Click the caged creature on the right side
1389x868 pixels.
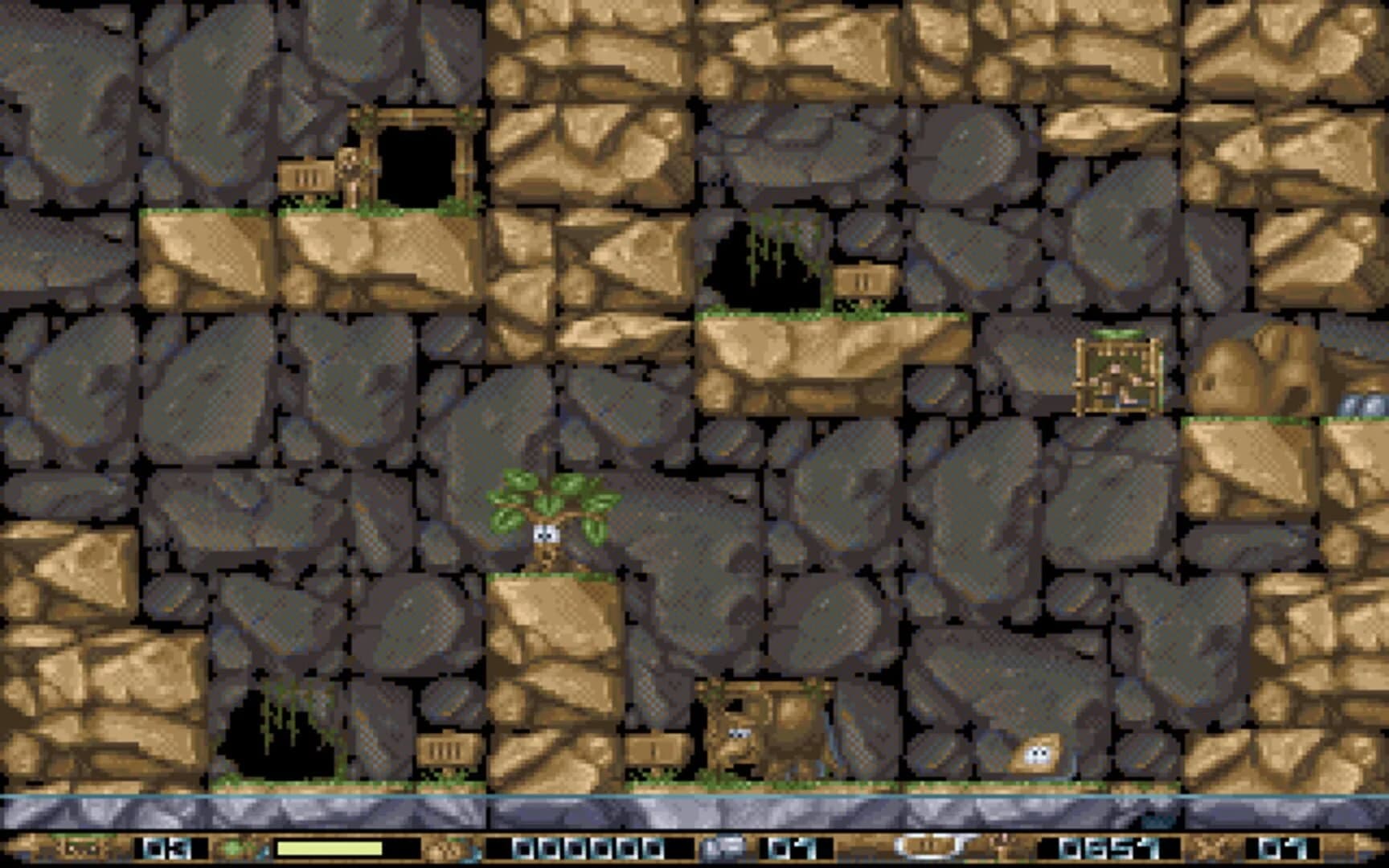point(1117,374)
